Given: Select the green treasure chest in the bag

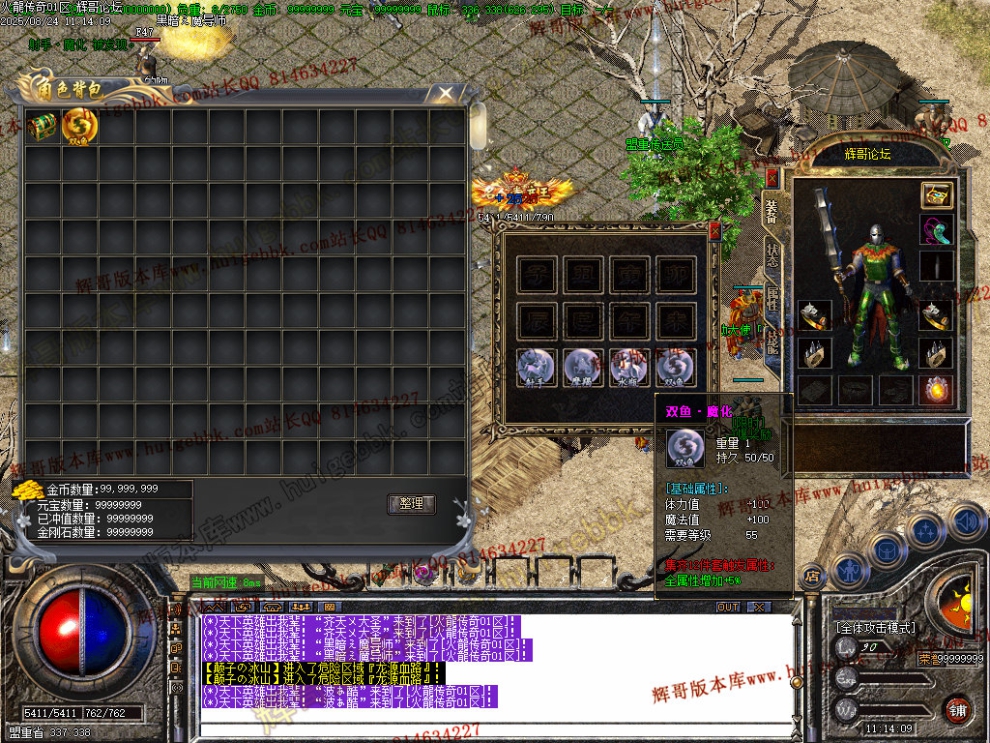Looking at the screenshot, I should [42, 126].
